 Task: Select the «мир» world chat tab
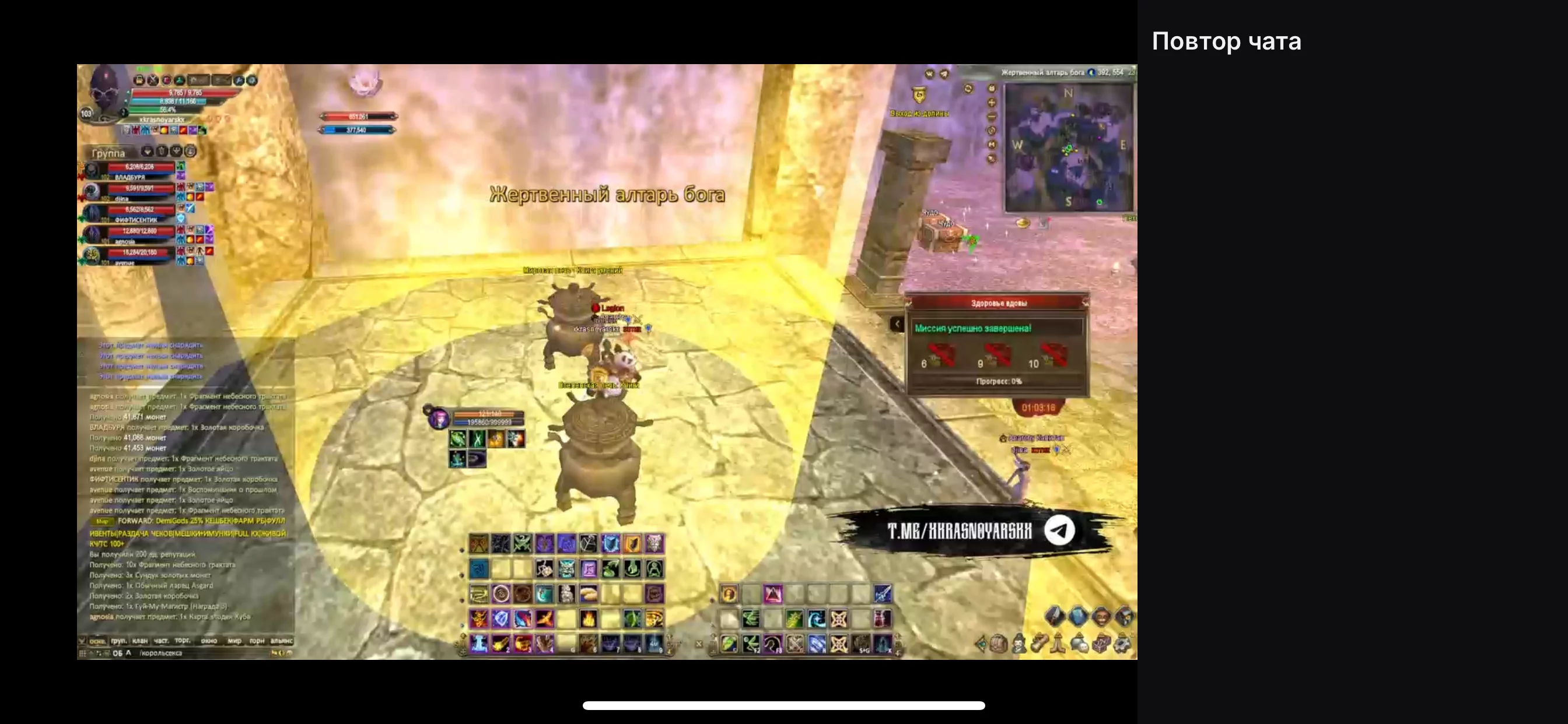tap(235, 641)
